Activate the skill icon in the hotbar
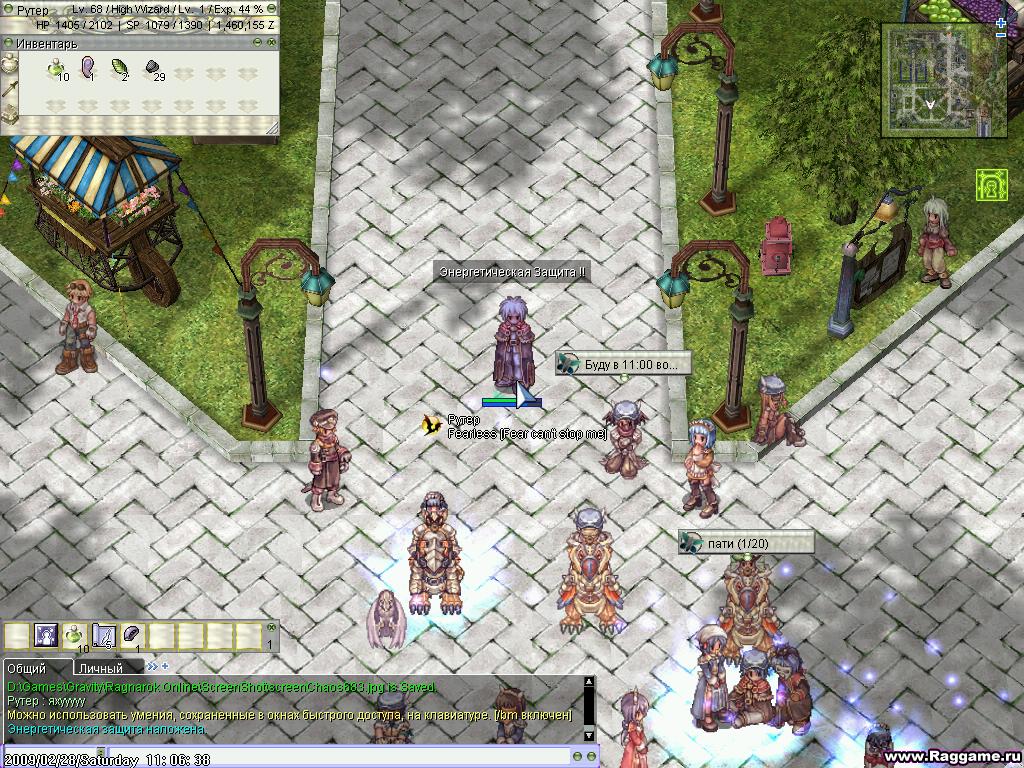This screenshot has width=1024, height=768. click(x=46, y=635)
